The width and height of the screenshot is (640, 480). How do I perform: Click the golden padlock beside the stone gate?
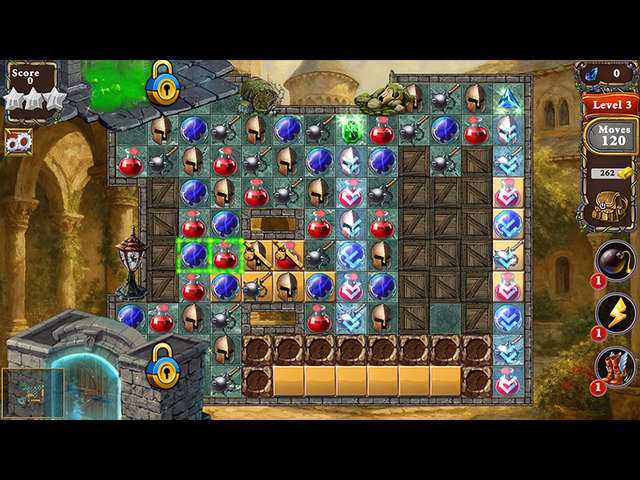[x=162, y=365]
